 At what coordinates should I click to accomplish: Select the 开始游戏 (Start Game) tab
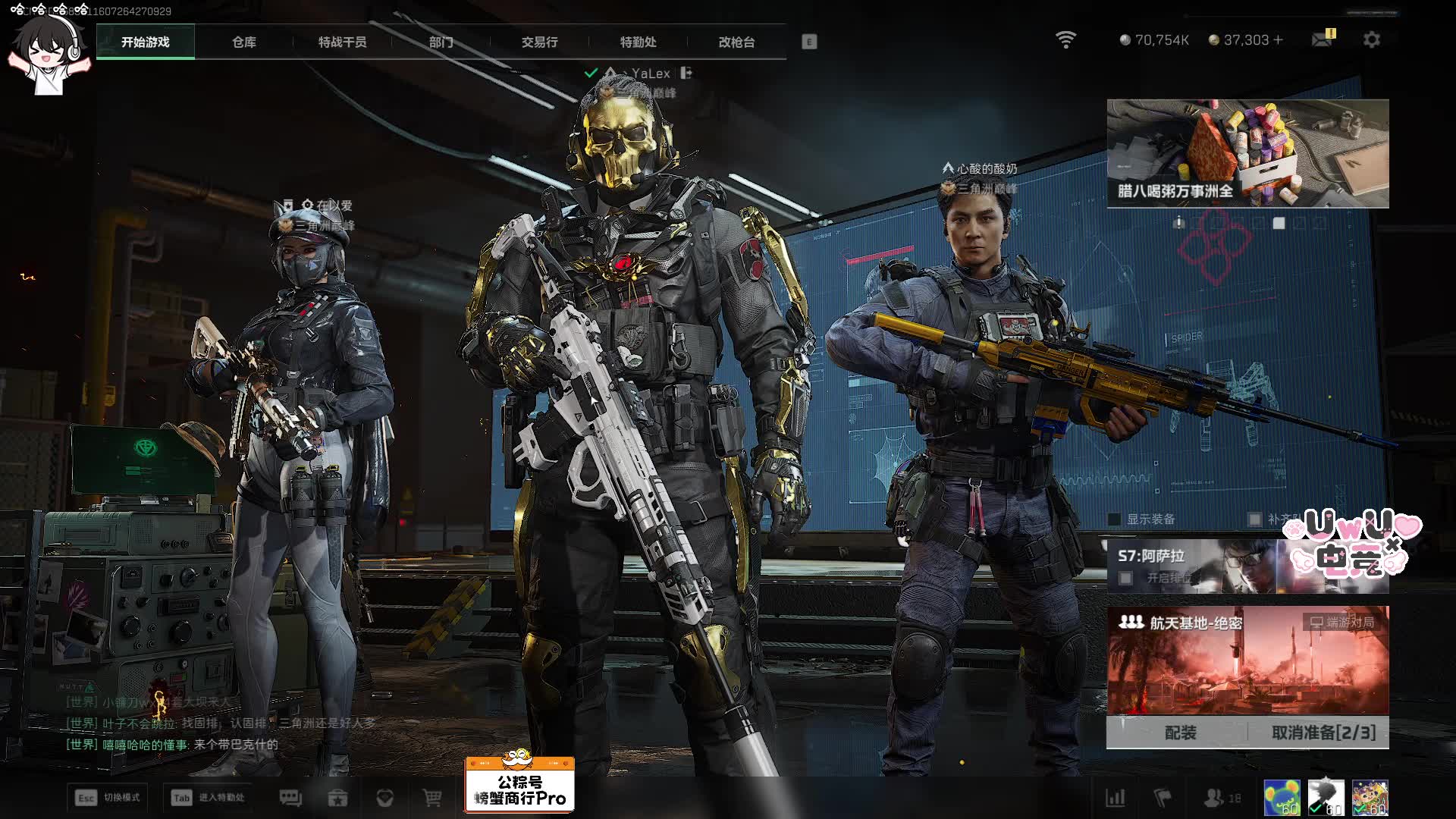pyautogui.click(x=146, y=42)
